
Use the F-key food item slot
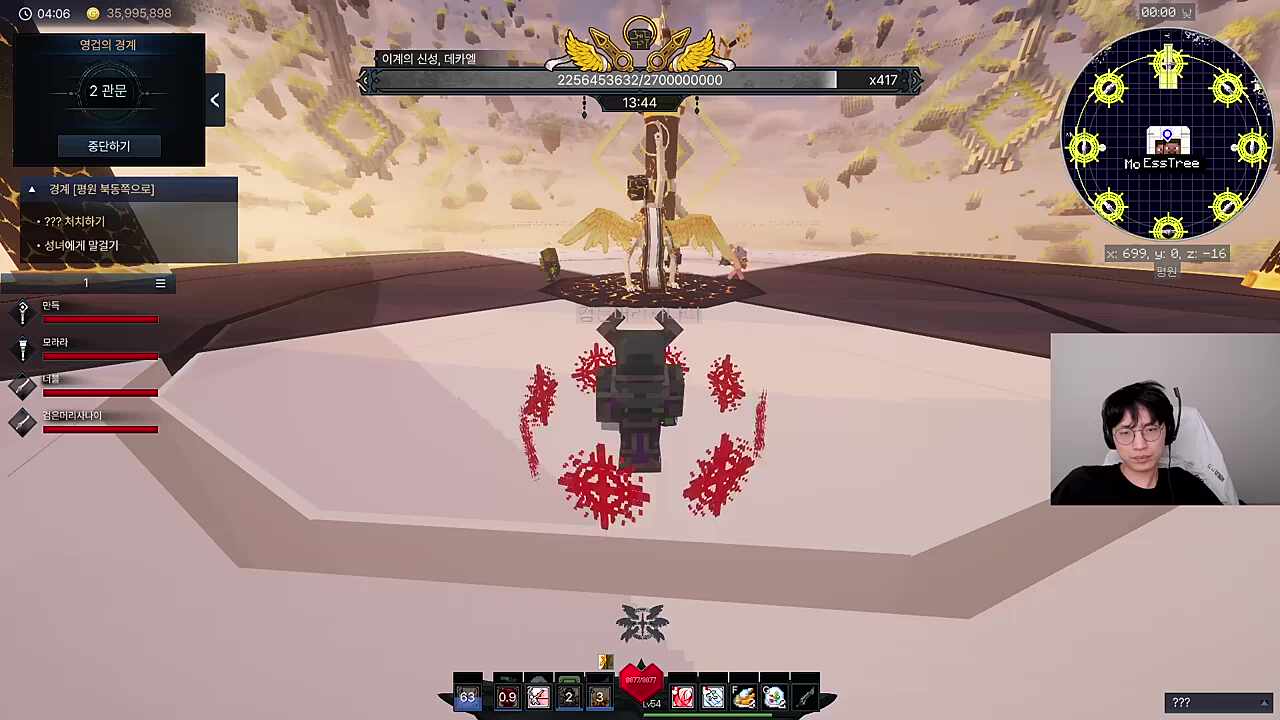tap(744, 697)
